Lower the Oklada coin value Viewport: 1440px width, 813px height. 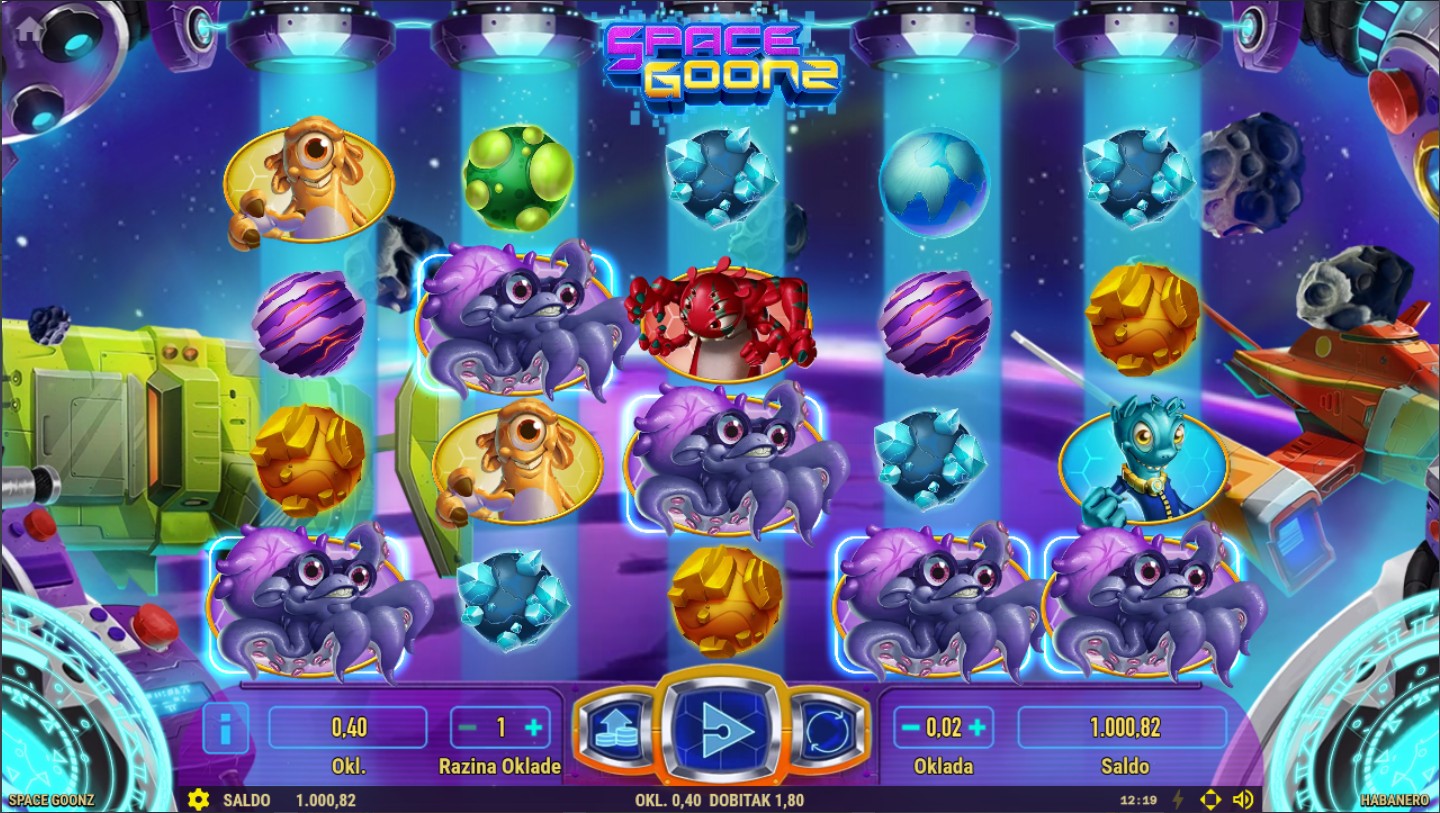[x=910, y=728]
